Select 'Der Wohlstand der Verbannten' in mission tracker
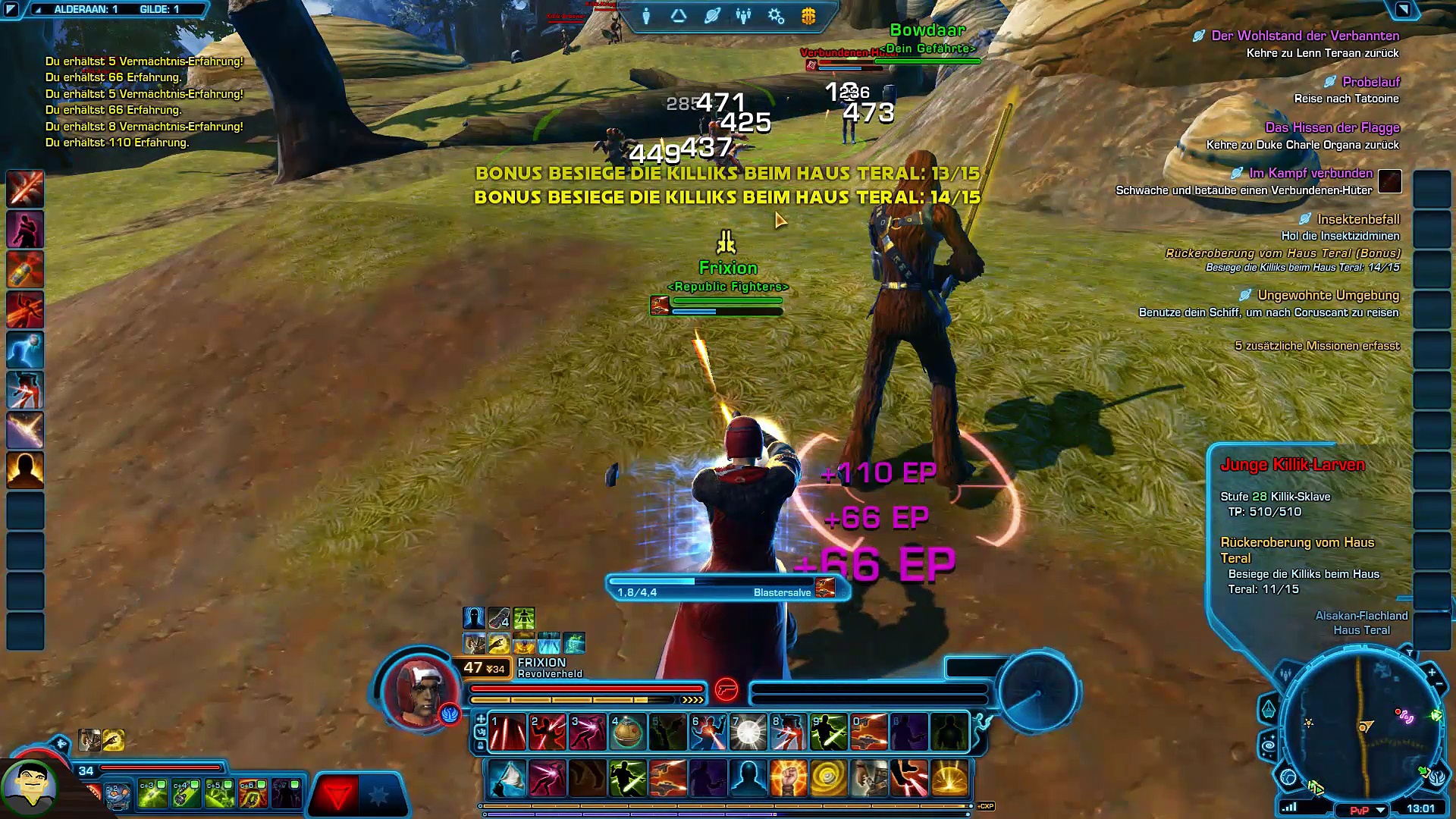The width and height of the screenshot is (1456, 819). [1304, 36]
